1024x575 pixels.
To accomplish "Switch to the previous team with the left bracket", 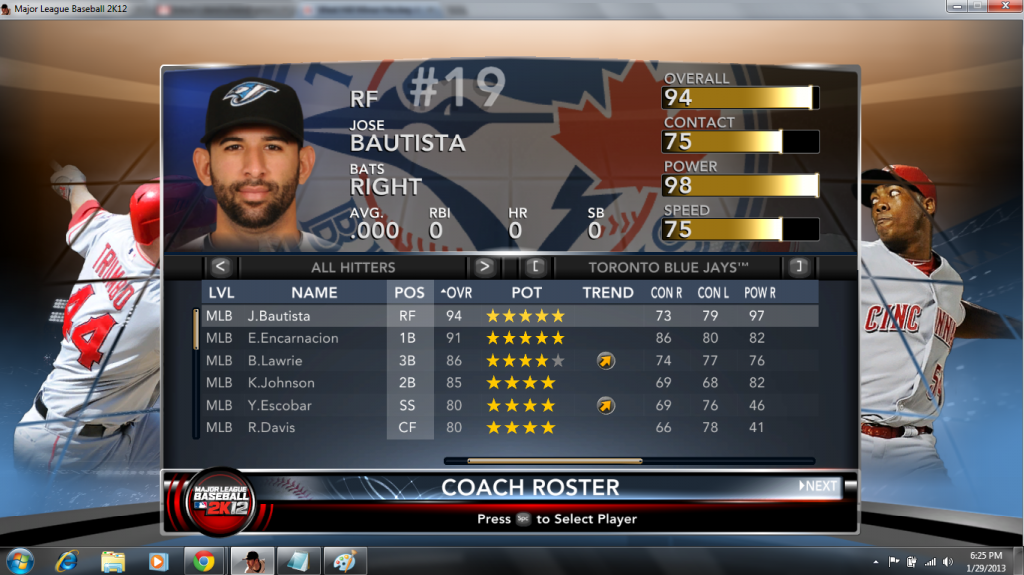I will point(535,267).
